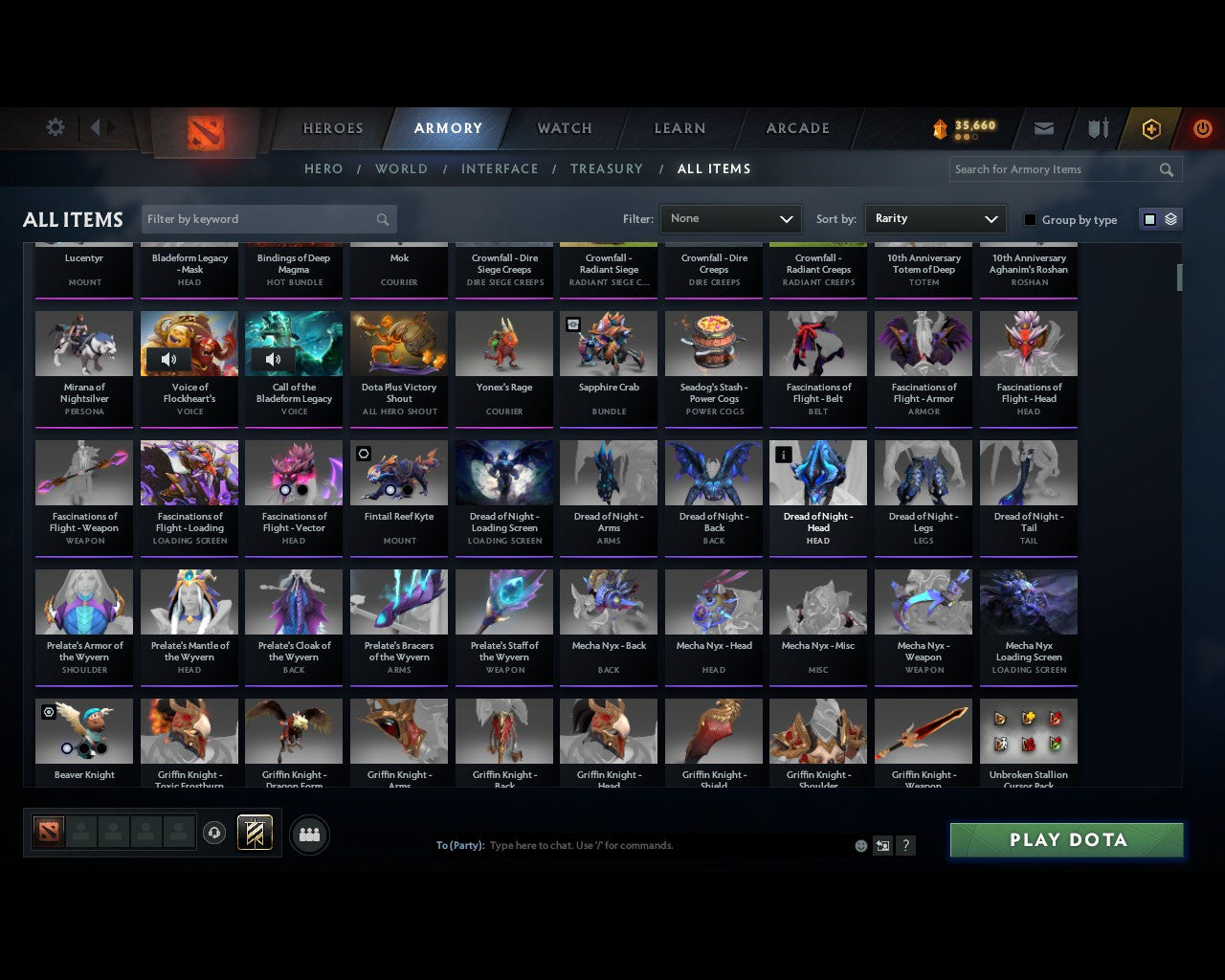Switch to stacked layers view toggle
This screenshot has height=980, width=1225.
pos(1169,218)
